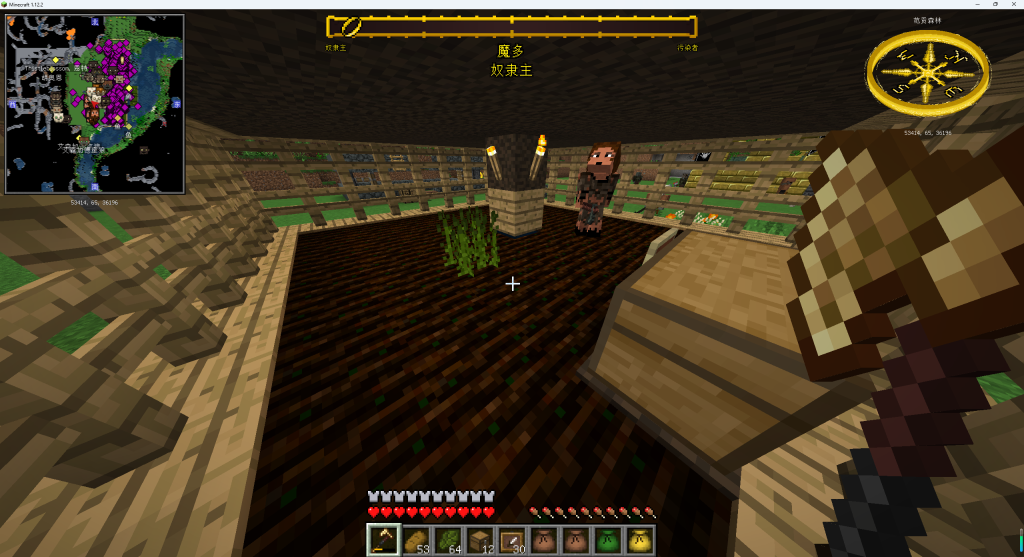Image resolution: width=1024 pixels, height=557 pixels.
Task: Select the bread stack of 53
Action: [415, 540]
